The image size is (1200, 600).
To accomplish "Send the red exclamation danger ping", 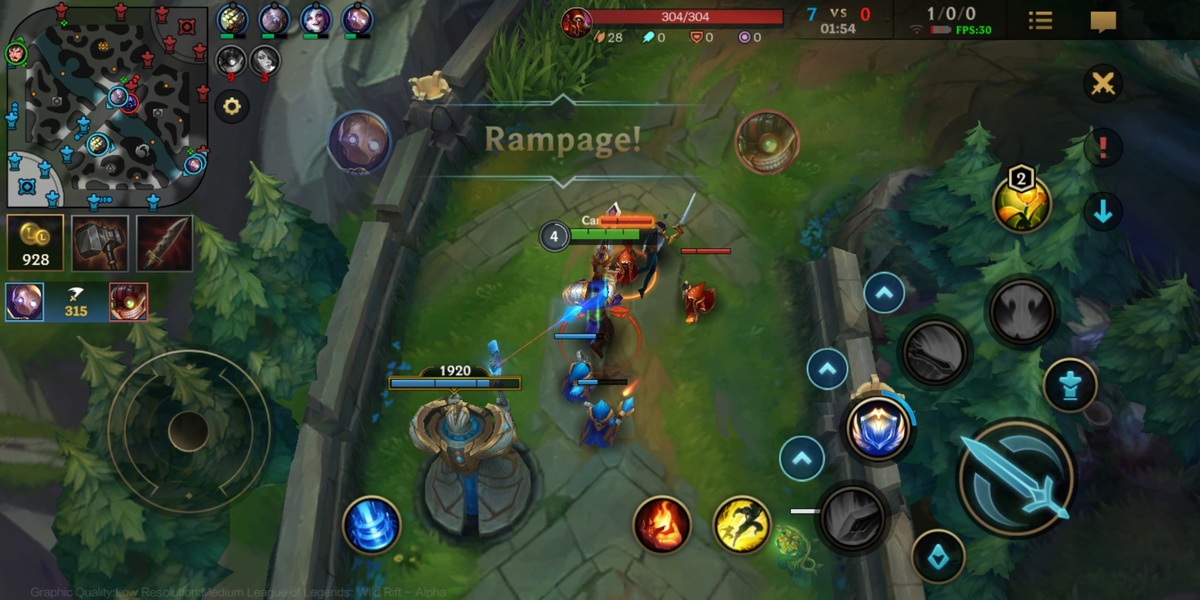I will 1103,148.
